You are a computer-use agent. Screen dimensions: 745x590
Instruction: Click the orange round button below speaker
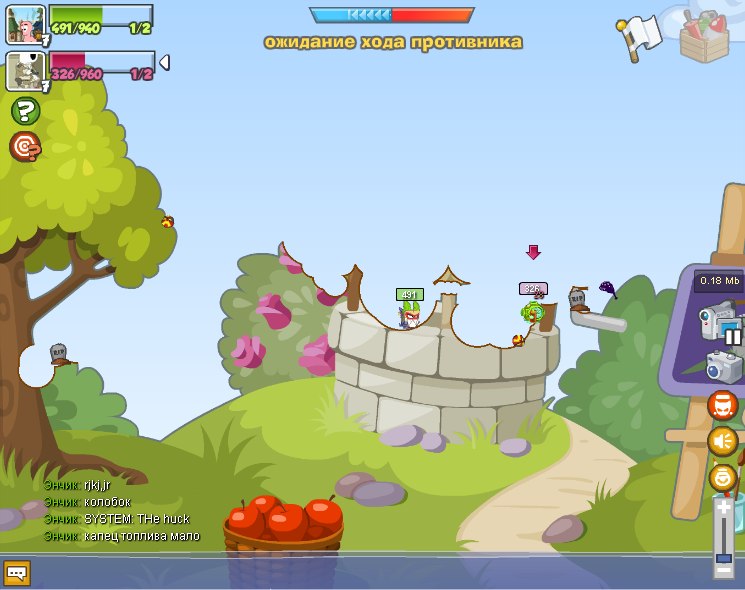[722, 477]
